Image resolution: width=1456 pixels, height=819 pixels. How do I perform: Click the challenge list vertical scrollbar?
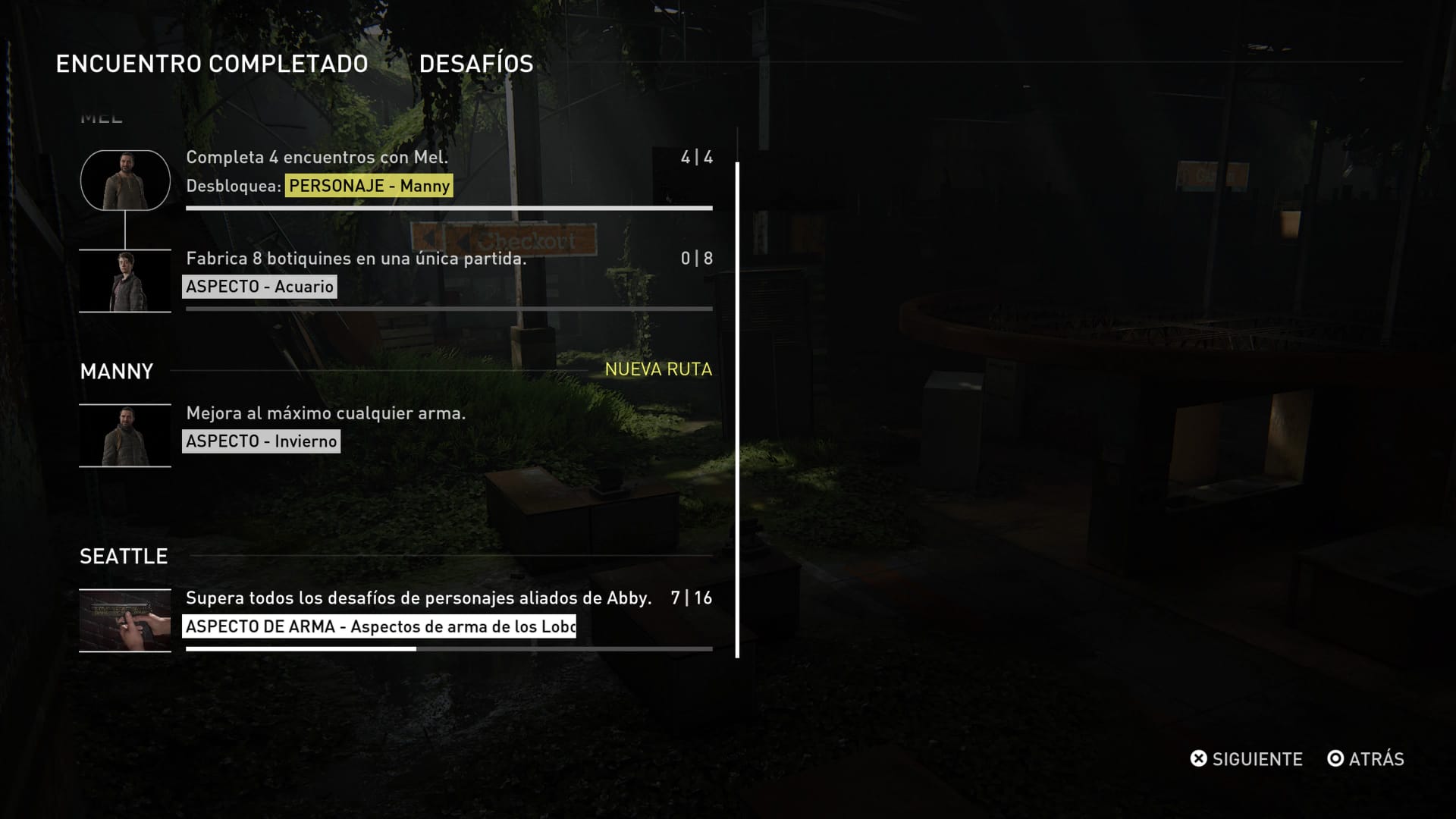737,409
